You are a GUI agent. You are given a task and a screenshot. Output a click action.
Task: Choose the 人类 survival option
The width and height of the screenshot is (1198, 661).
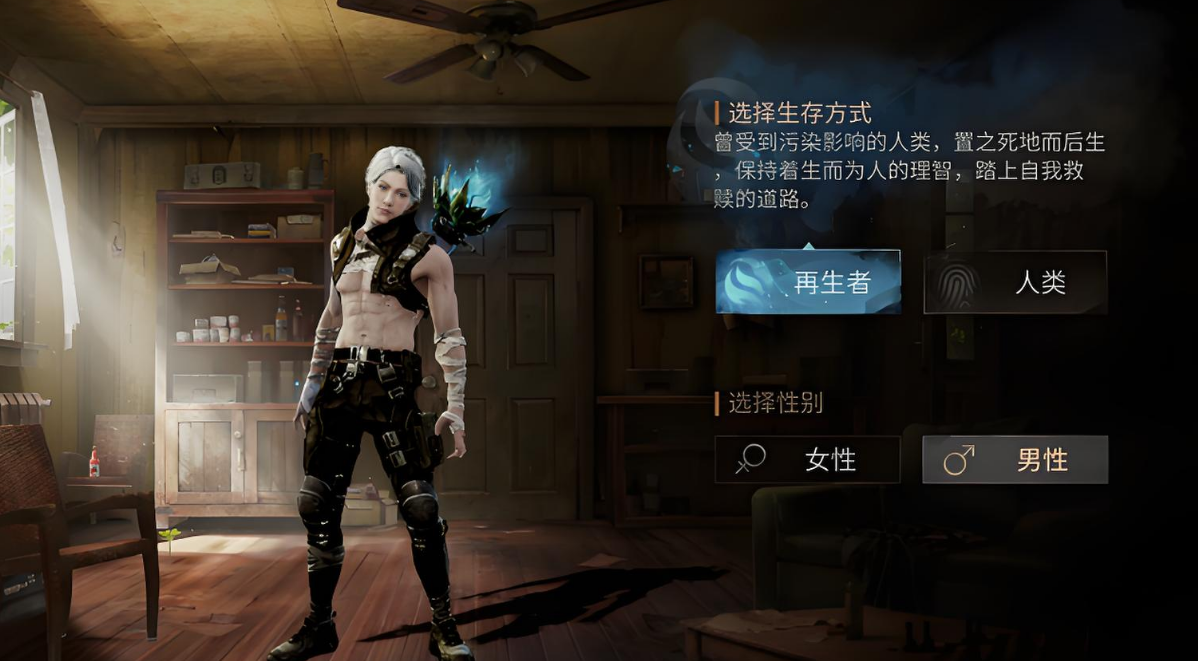pyautogui.click(x=1015, y=282)
